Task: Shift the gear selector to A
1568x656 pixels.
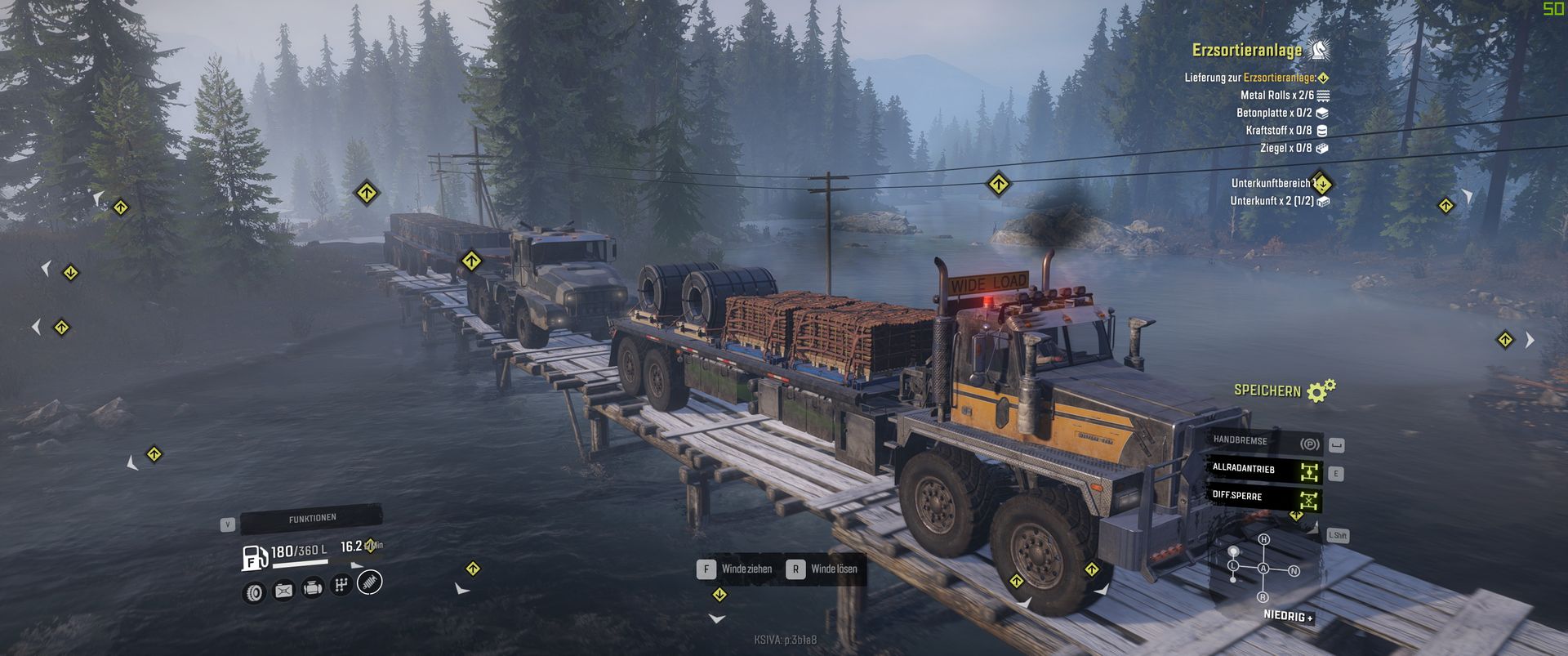Action: click(1263, 569)
